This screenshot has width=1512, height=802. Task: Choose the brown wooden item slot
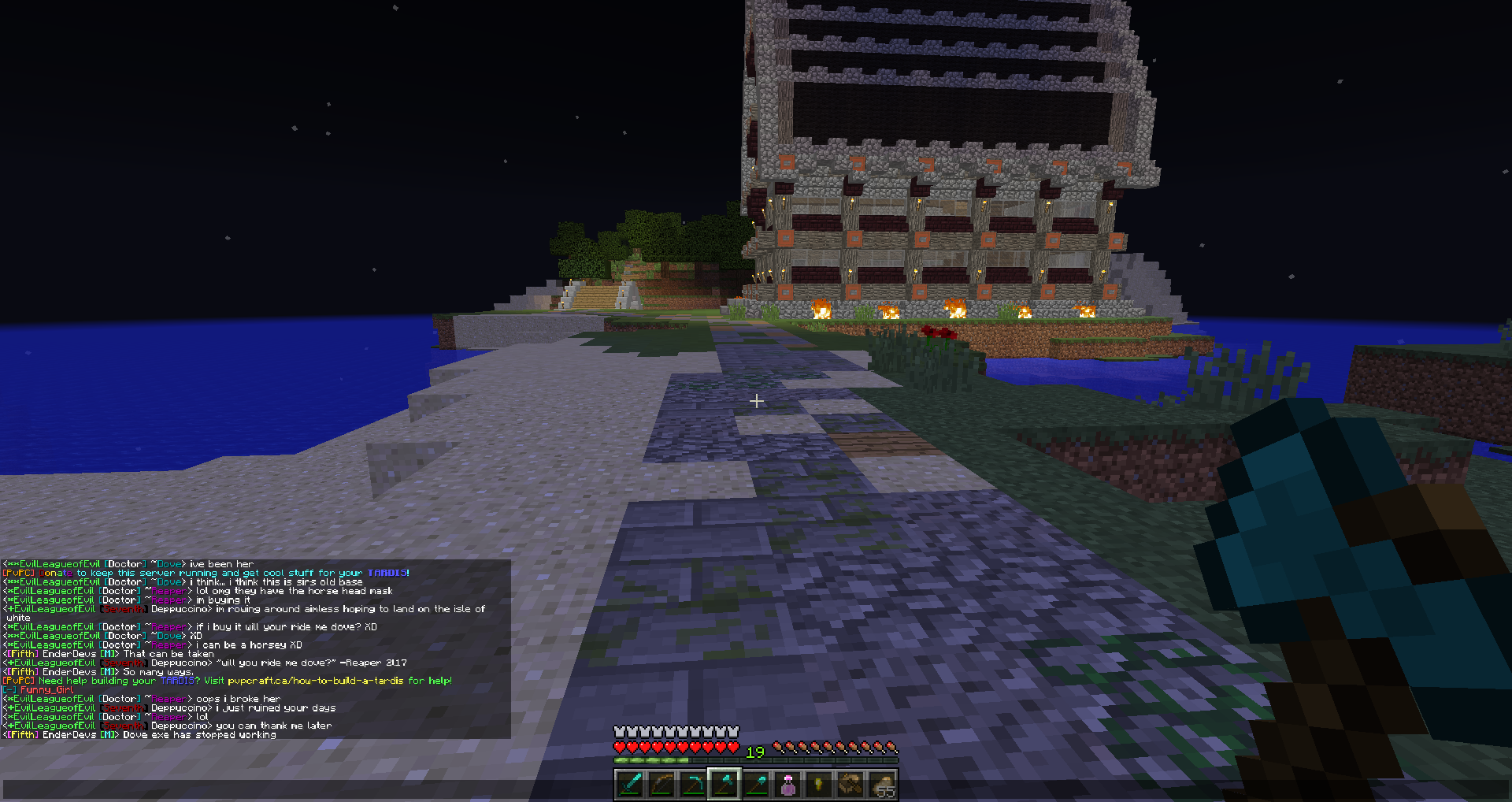tap(850, 785)
